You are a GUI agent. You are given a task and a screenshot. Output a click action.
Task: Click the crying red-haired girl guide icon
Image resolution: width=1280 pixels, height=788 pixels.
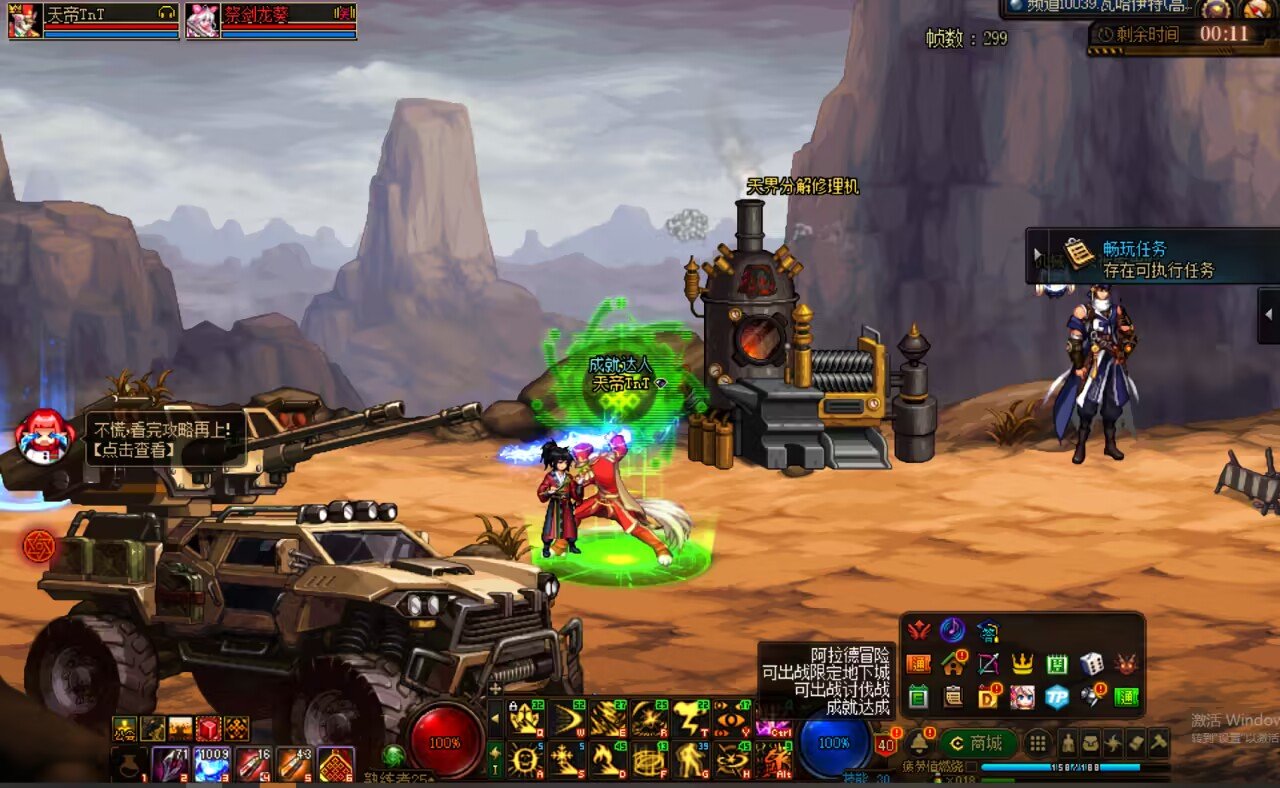[43, 437]
